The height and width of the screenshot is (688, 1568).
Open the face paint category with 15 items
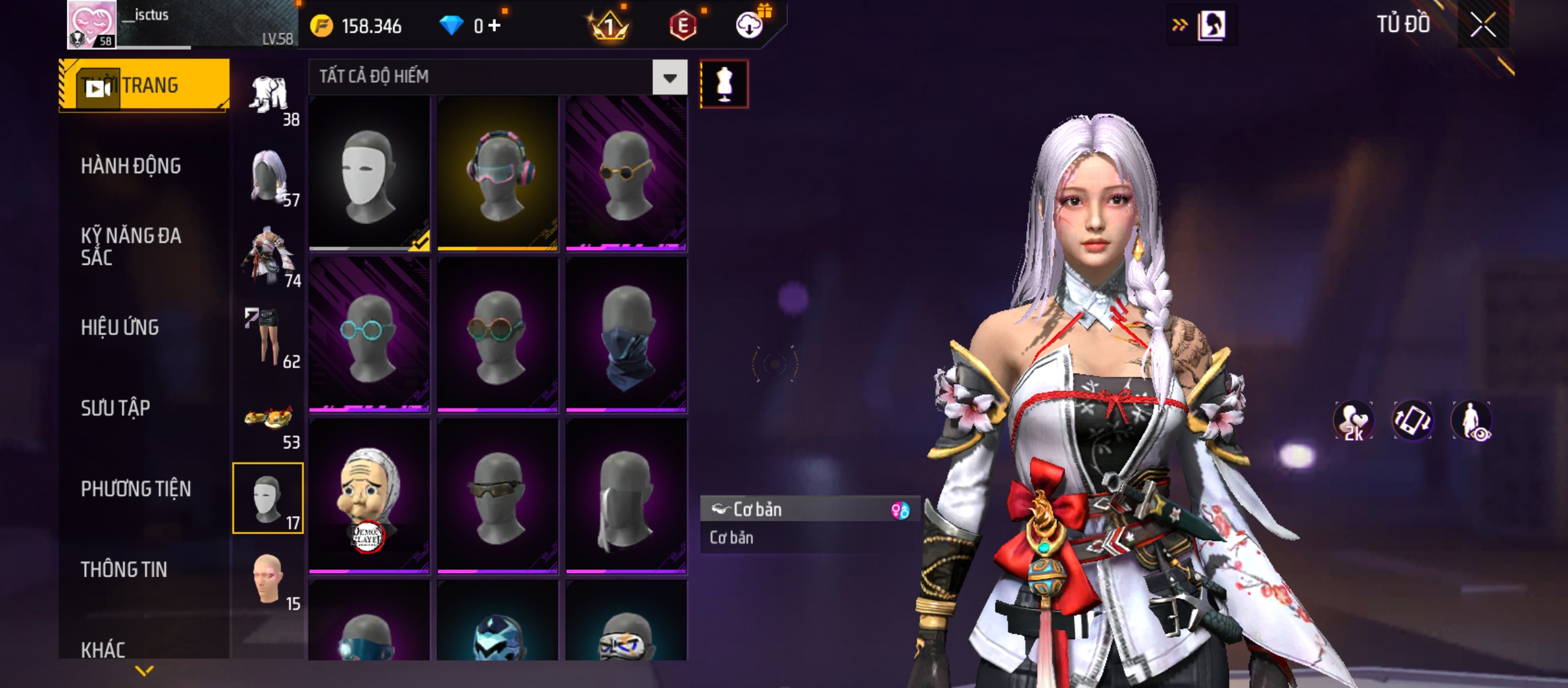tap(268, 580)
